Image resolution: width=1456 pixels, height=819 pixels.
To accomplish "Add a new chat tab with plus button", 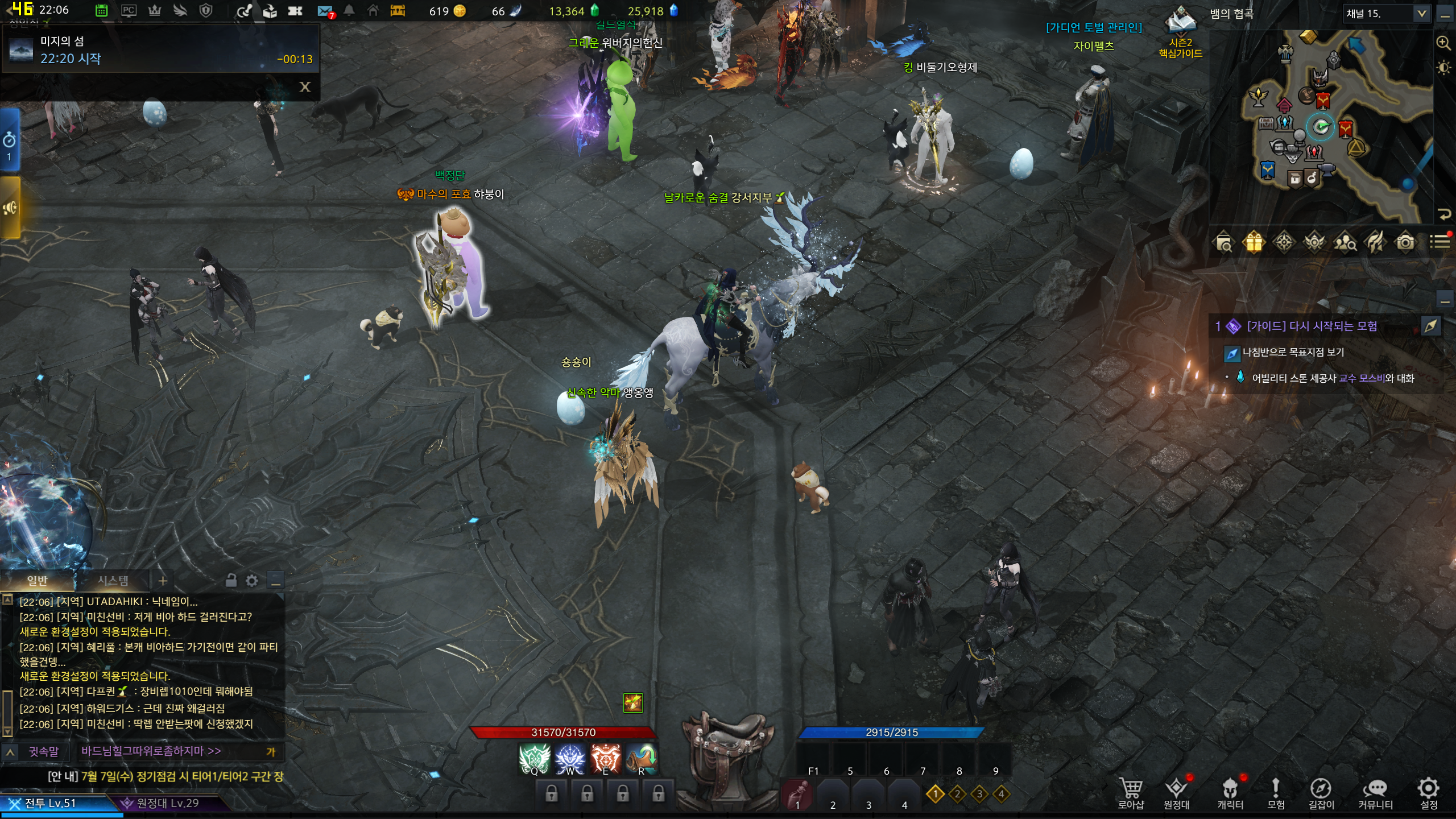I will pos(163,581).
